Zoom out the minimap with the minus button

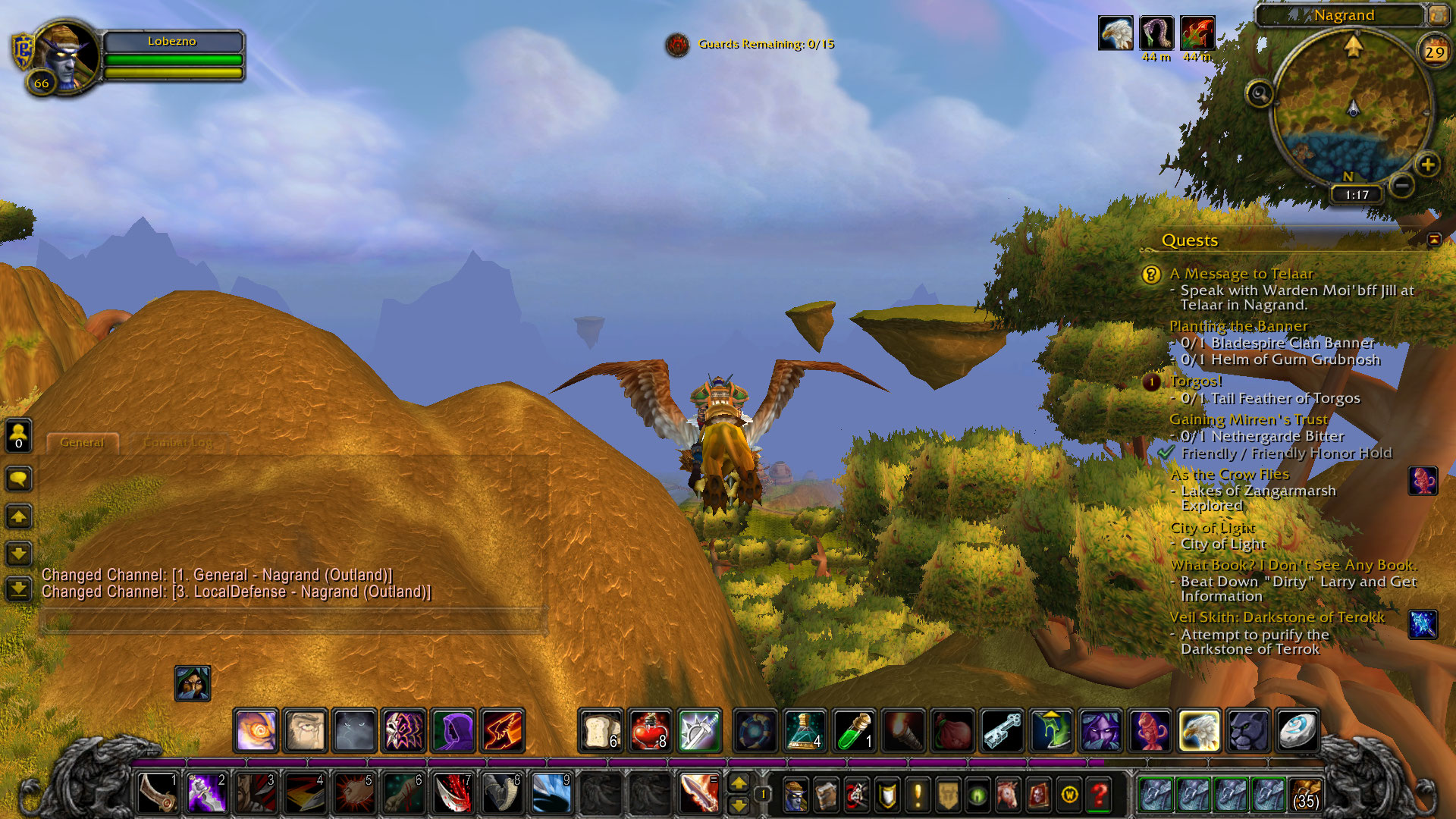(1403, 184)
